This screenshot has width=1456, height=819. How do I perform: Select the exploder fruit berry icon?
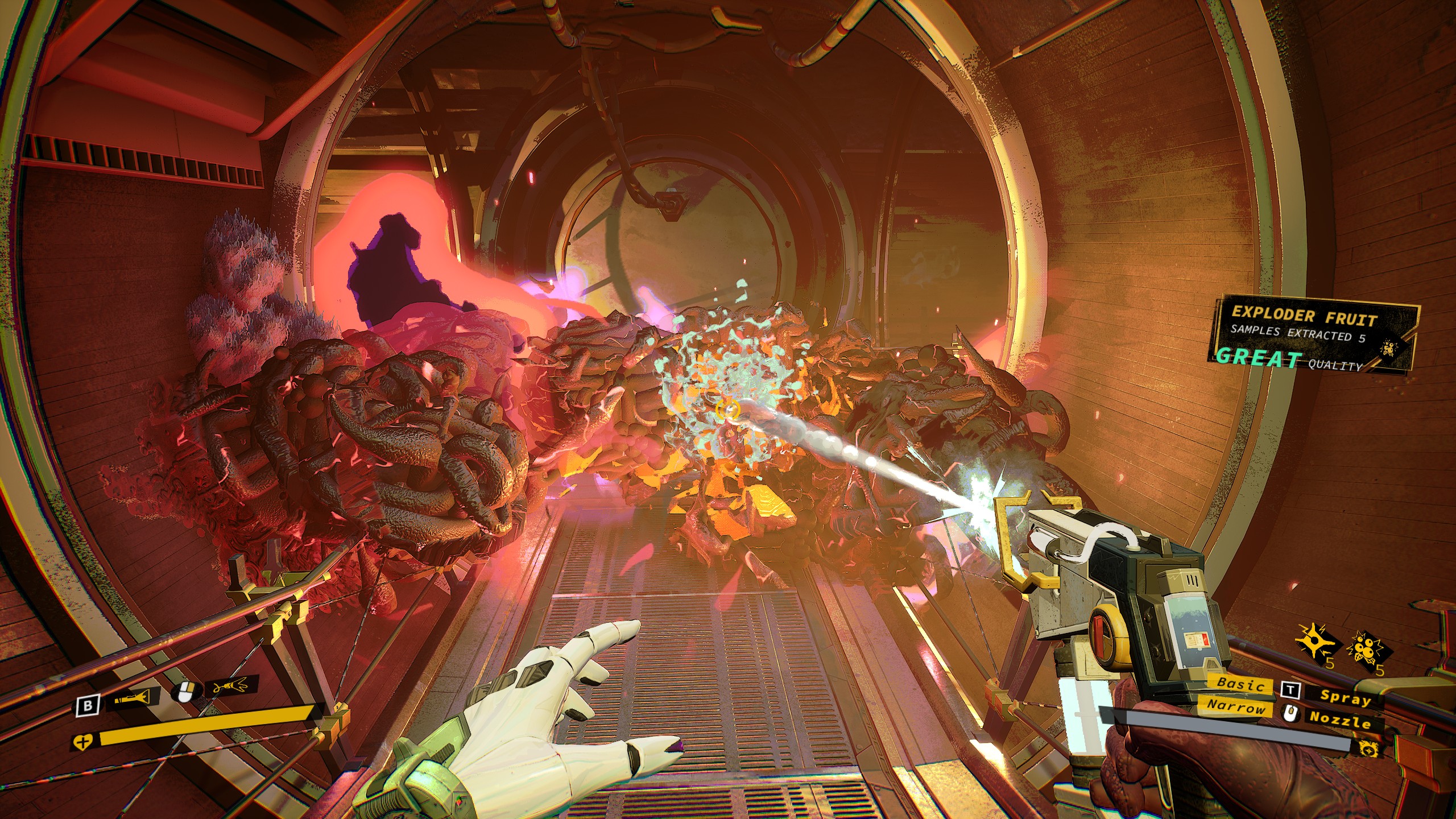point(1369,649)
